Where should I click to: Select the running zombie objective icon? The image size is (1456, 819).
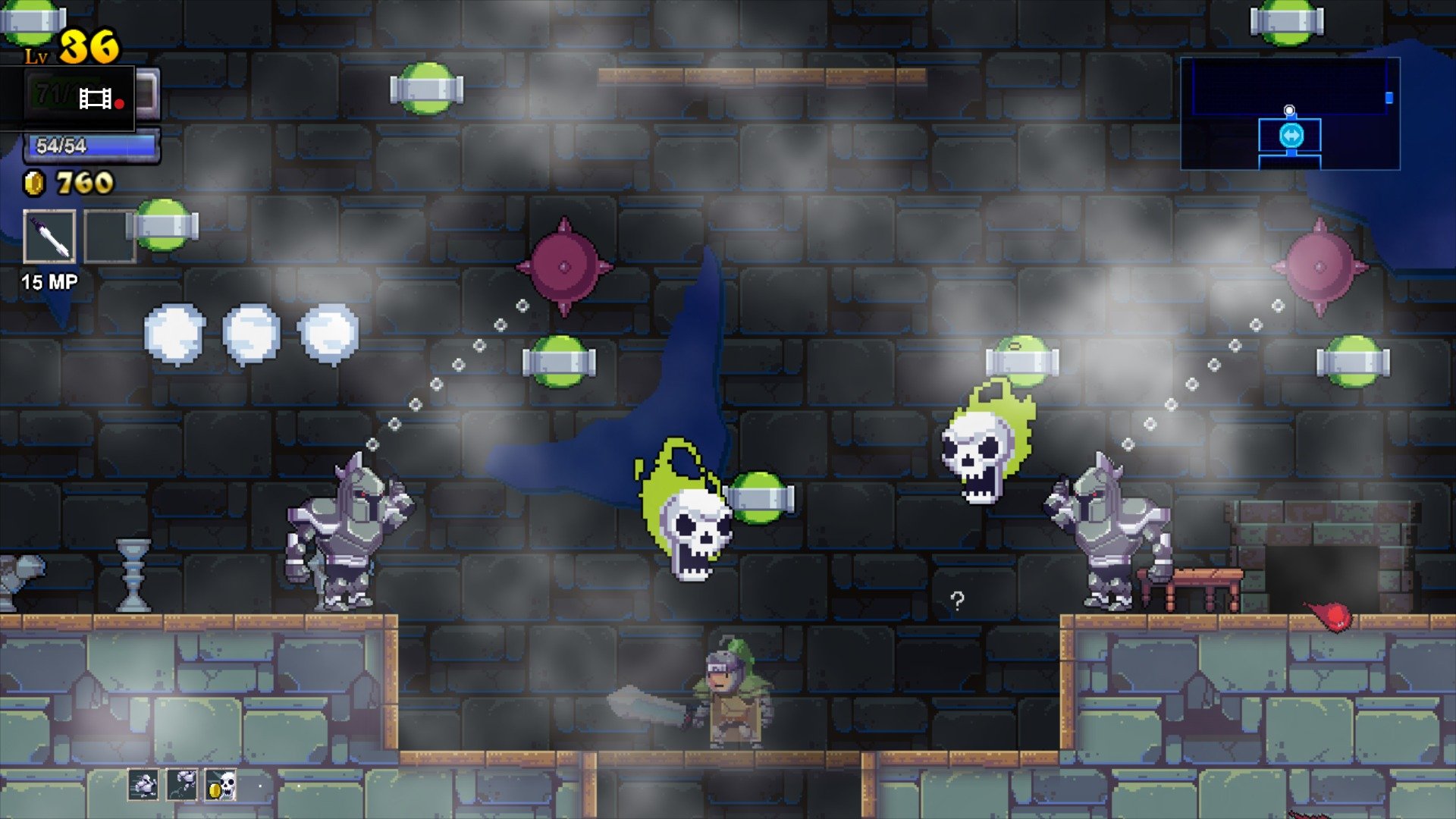[x=143, y=785]
